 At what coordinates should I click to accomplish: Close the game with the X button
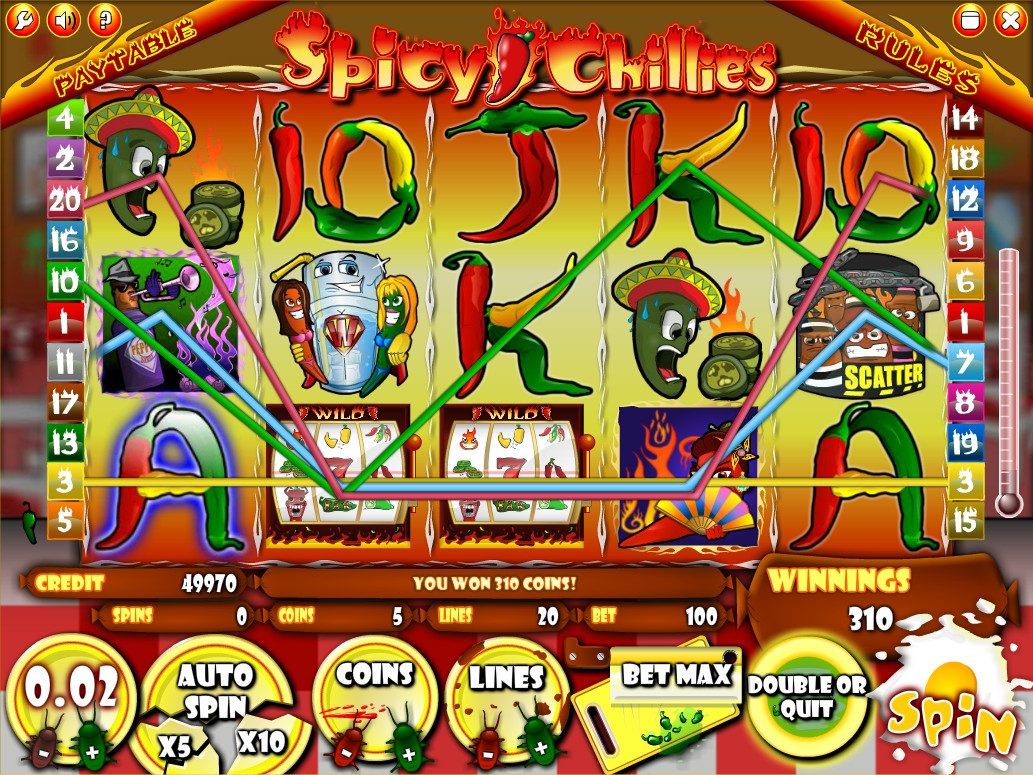(x=1008, y=19)
